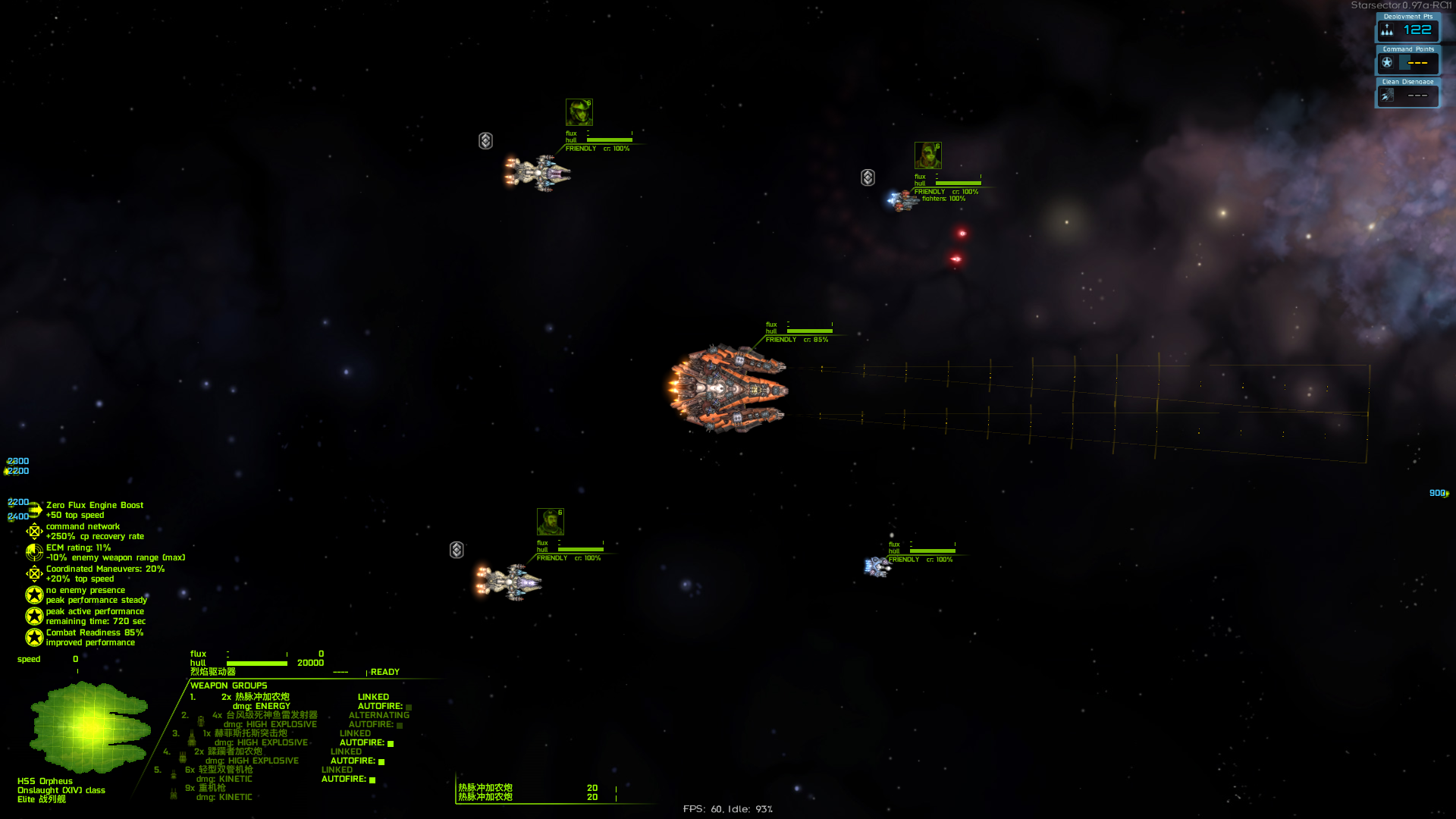Toggle autofire square for weapon group 1

pyautogui.click(x=409, y=707)
